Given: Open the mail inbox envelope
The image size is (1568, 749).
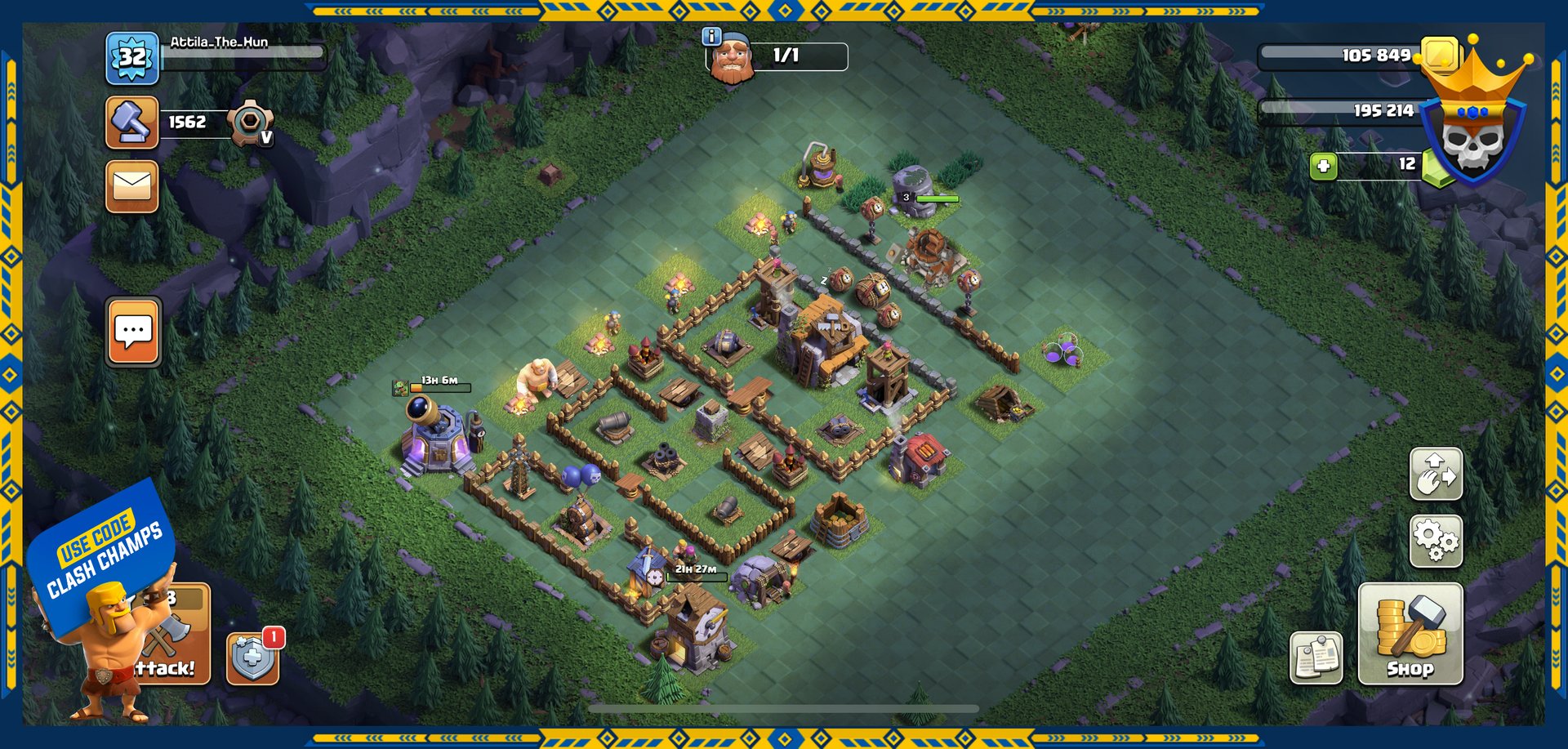Looking at the screenshot, I should coord(131,186).
